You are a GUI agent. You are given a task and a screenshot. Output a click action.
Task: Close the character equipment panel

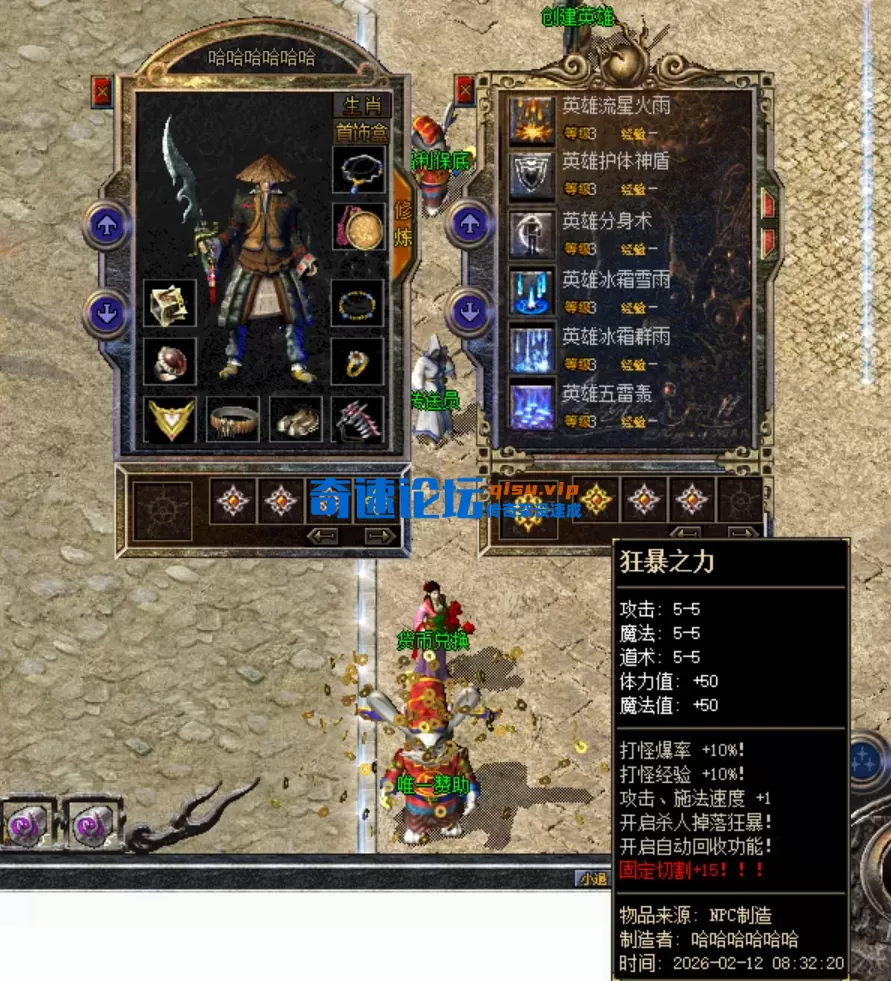[x=102, y=92]
